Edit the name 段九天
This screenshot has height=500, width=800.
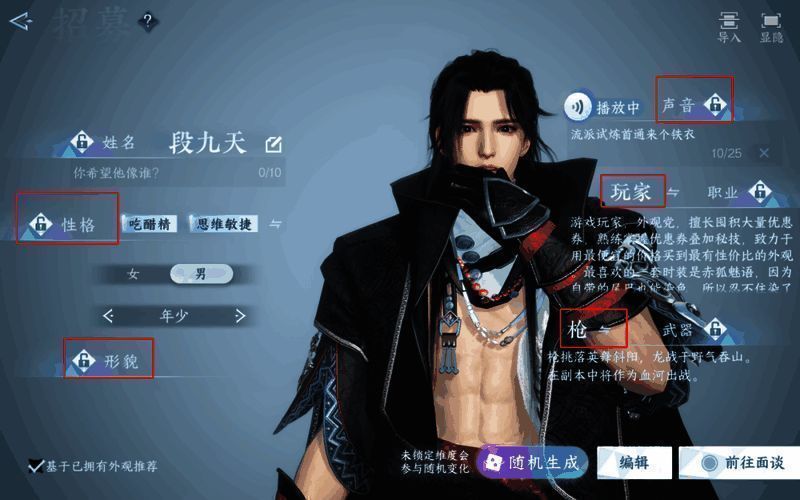pyautogui.click(x=273, y=144)
